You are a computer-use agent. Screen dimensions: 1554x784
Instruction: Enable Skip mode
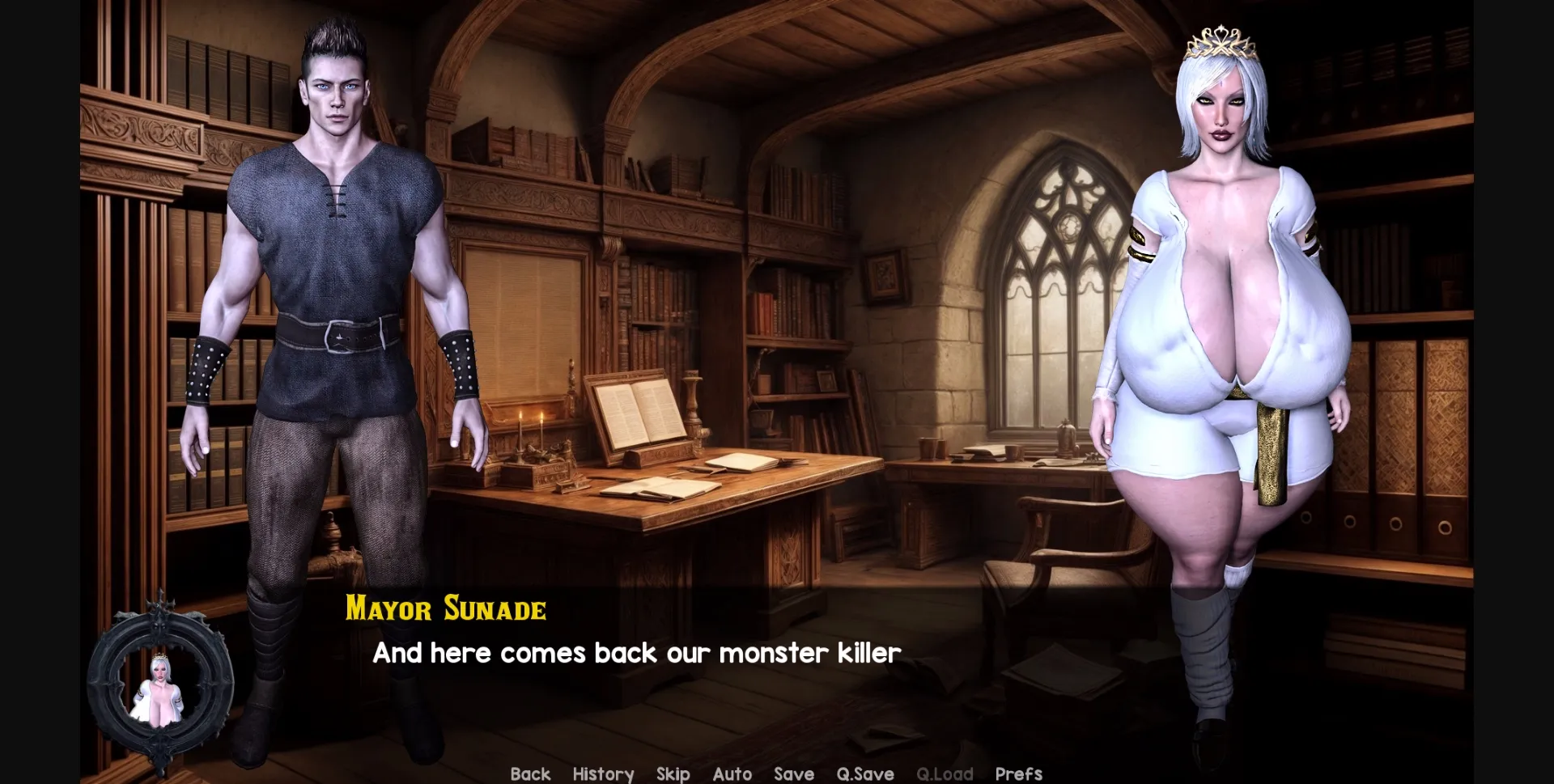[673, 773]
